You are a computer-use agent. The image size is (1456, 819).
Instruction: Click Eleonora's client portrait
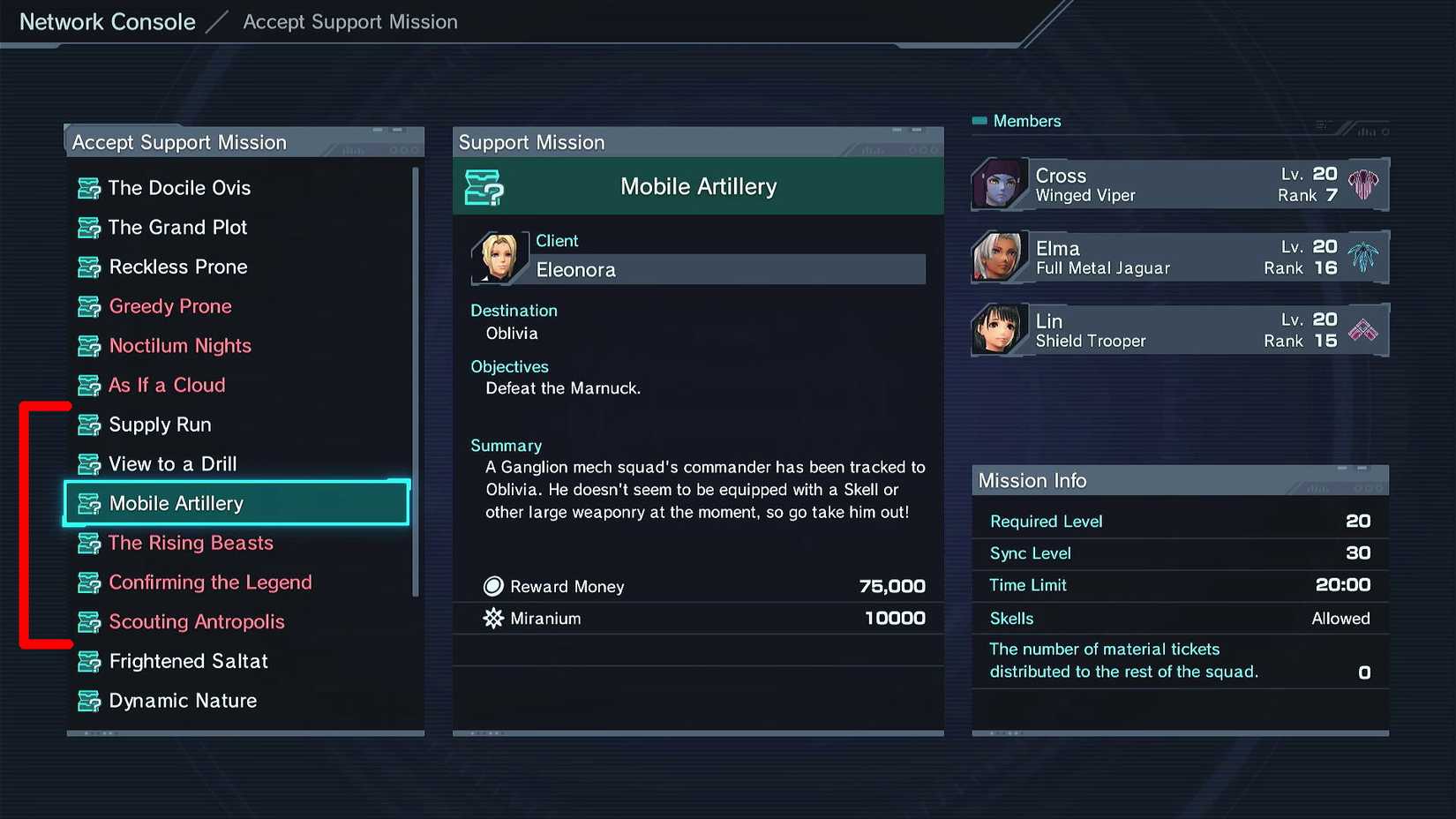coord(499,257)
